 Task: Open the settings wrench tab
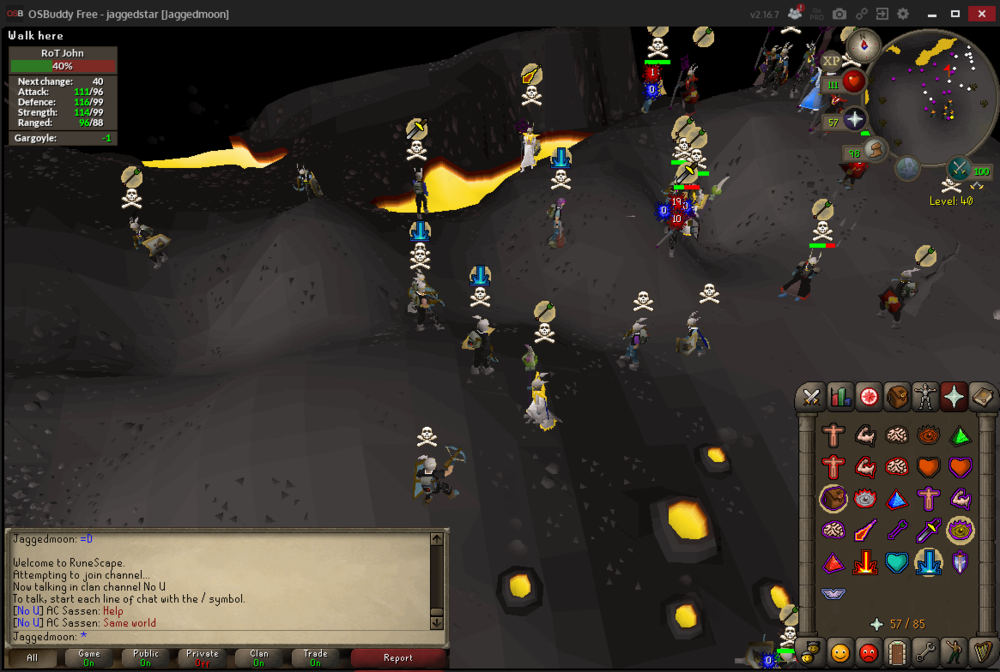pos(927,654)
